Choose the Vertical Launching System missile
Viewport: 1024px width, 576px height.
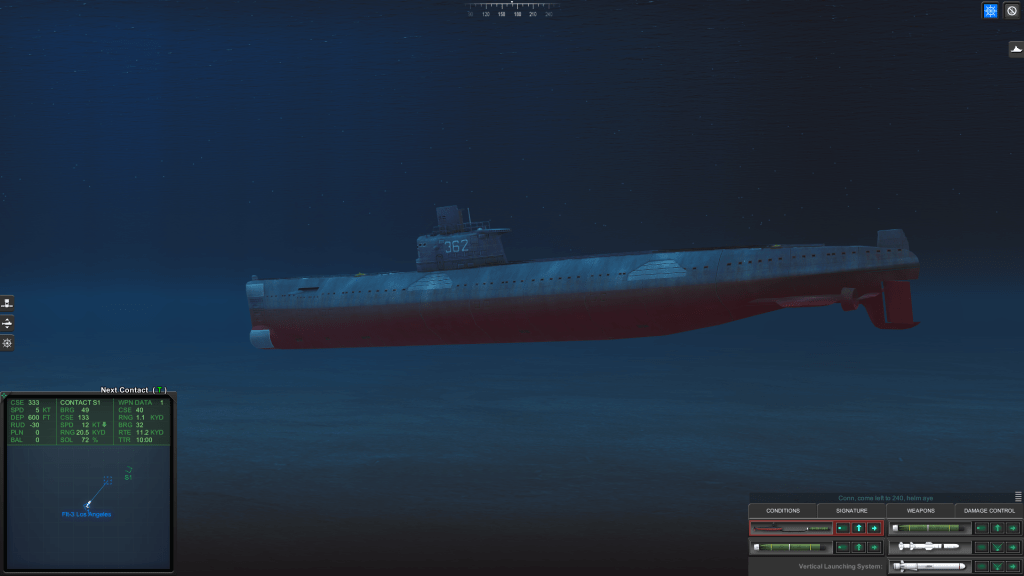coord(929,567)
